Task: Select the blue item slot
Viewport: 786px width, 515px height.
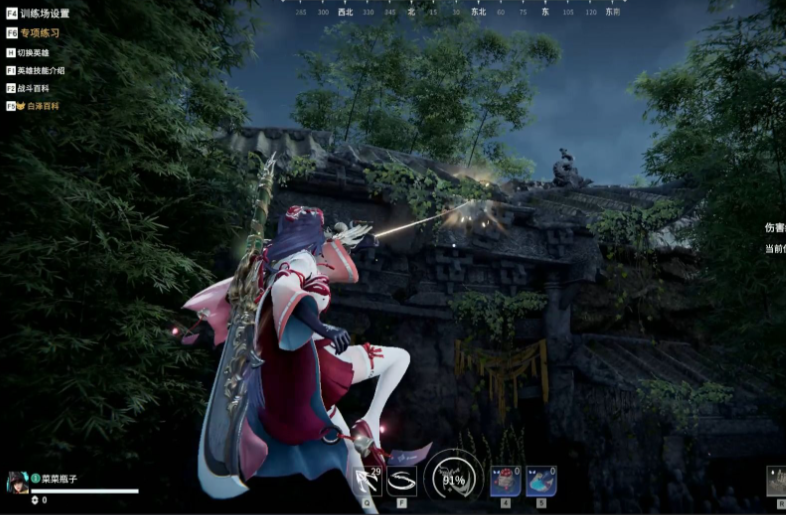Action: (x=540, y=481)
